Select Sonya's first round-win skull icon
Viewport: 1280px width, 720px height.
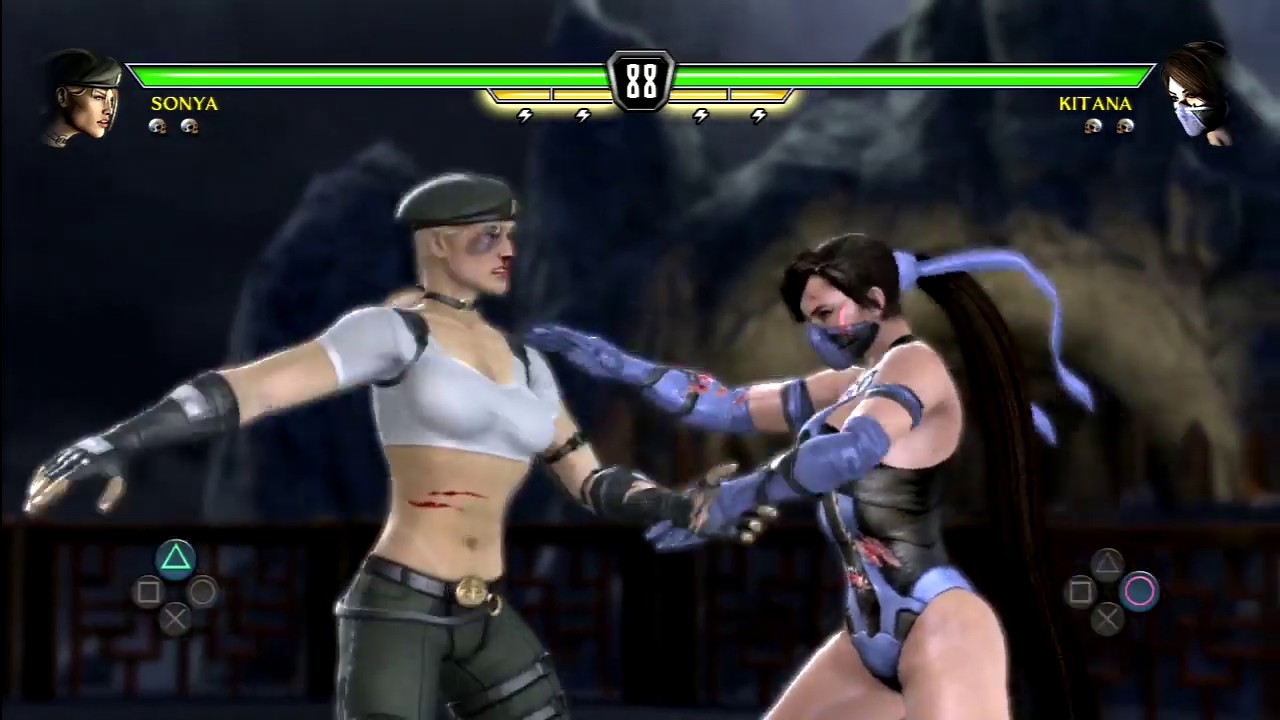[157, 126]
